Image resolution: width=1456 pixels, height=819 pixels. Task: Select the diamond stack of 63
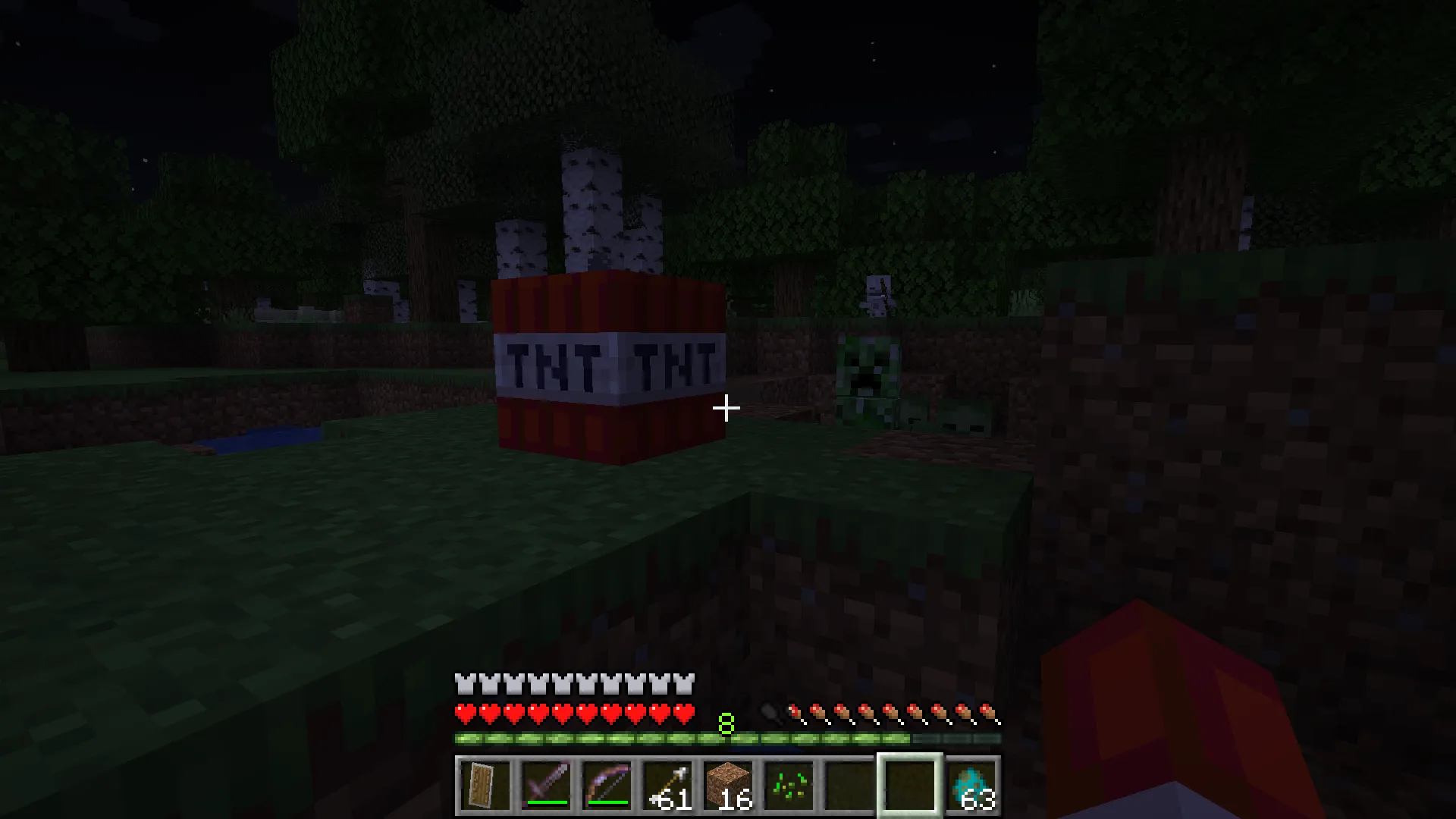point(973,781)
